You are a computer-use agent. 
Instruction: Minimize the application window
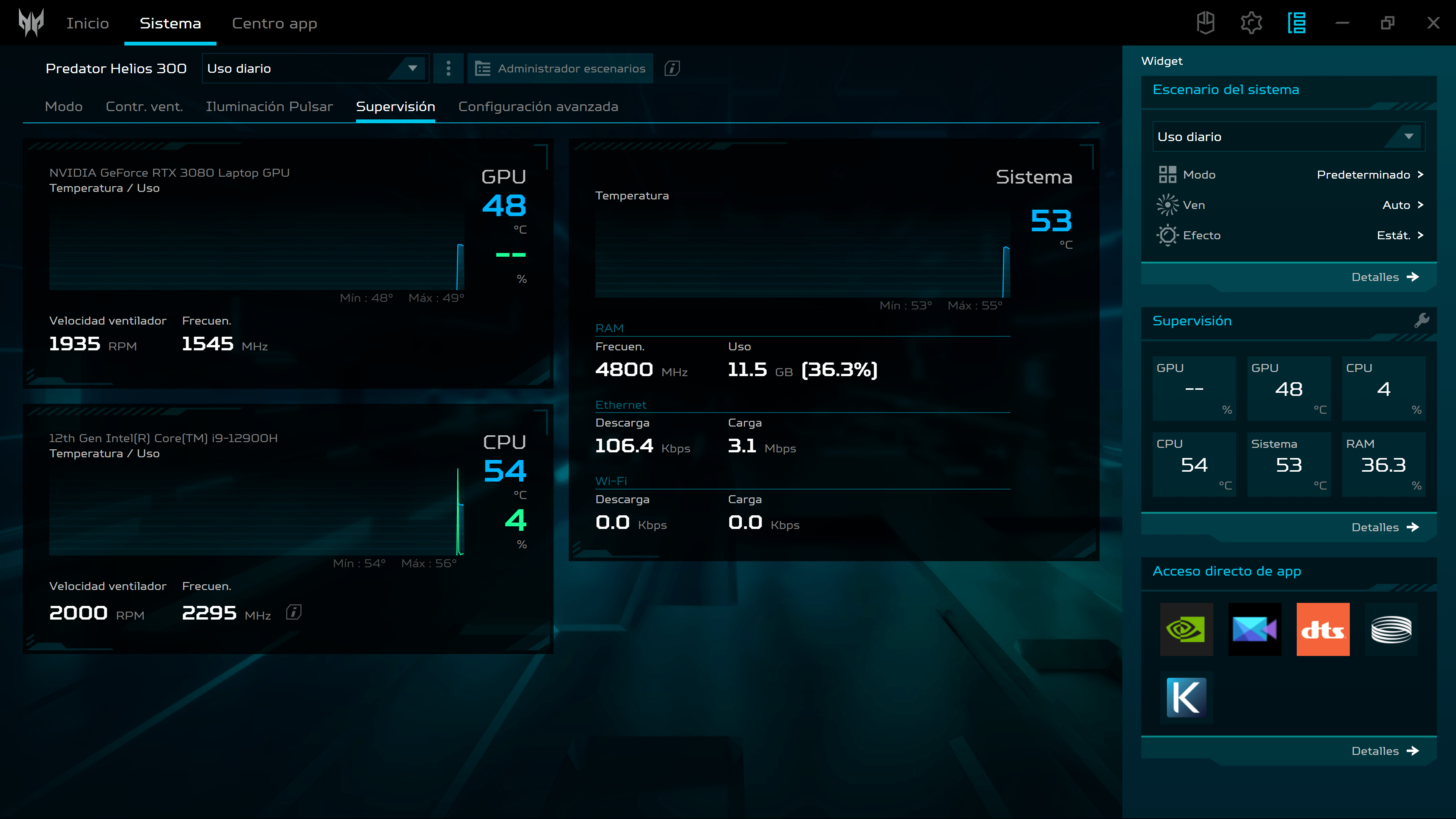coord(1342,23)
